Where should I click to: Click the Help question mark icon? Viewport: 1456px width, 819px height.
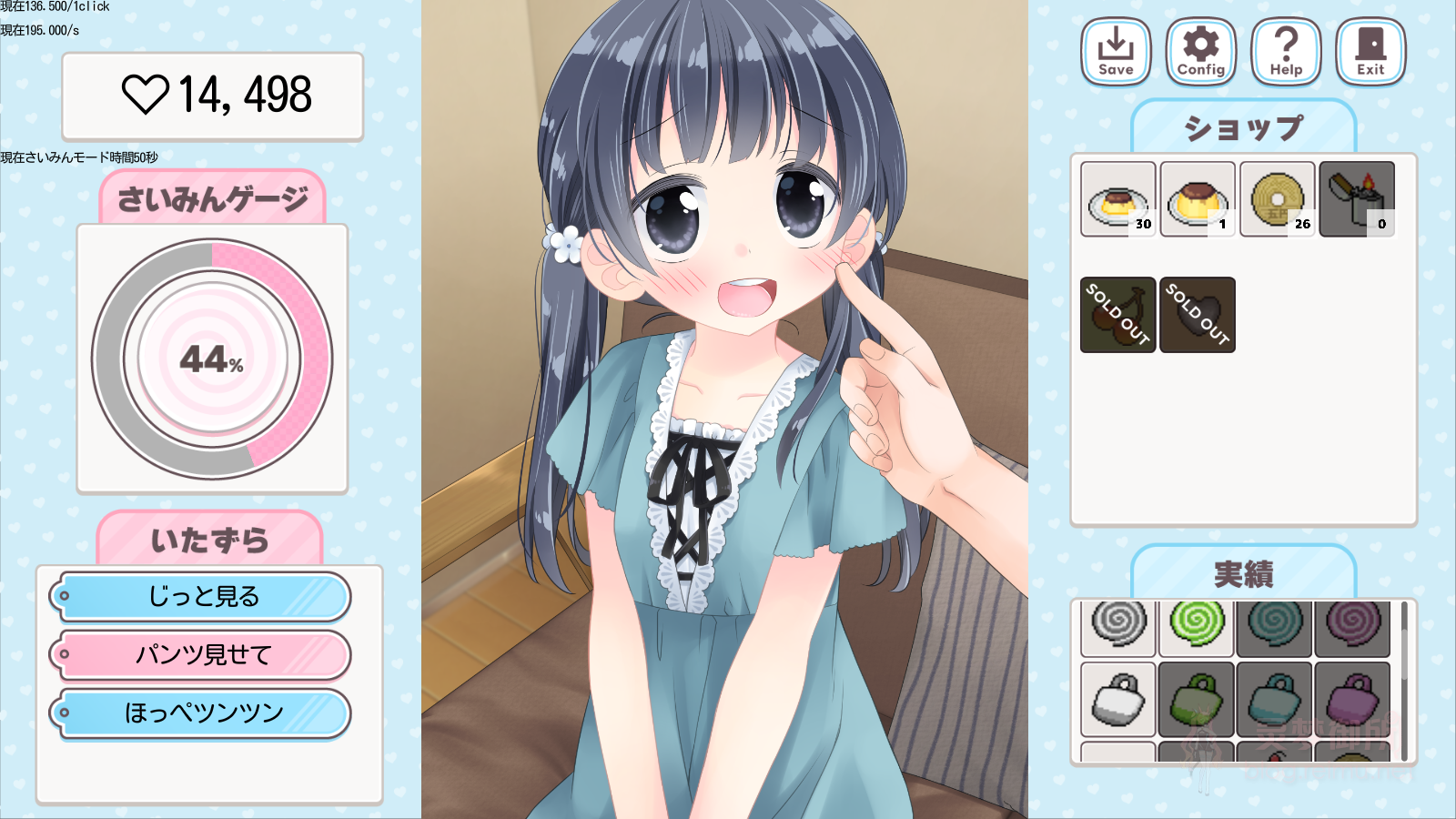pyautogui.click(x=1285, y=52)
